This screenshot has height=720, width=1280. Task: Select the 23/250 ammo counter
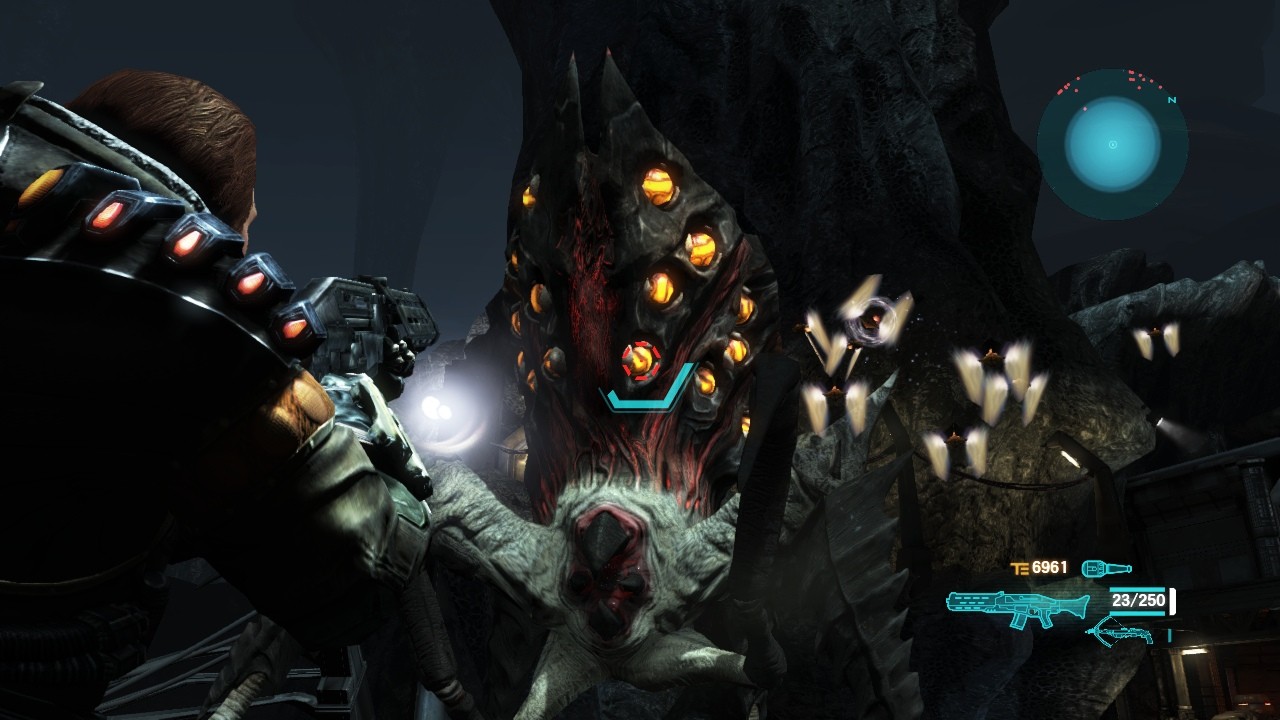(1138, 600)
